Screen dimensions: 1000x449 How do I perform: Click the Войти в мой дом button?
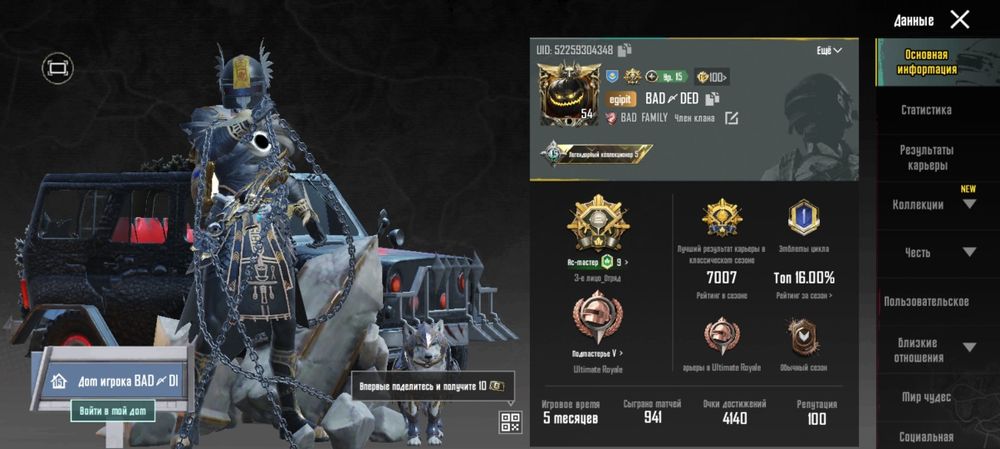pos(112,410)
